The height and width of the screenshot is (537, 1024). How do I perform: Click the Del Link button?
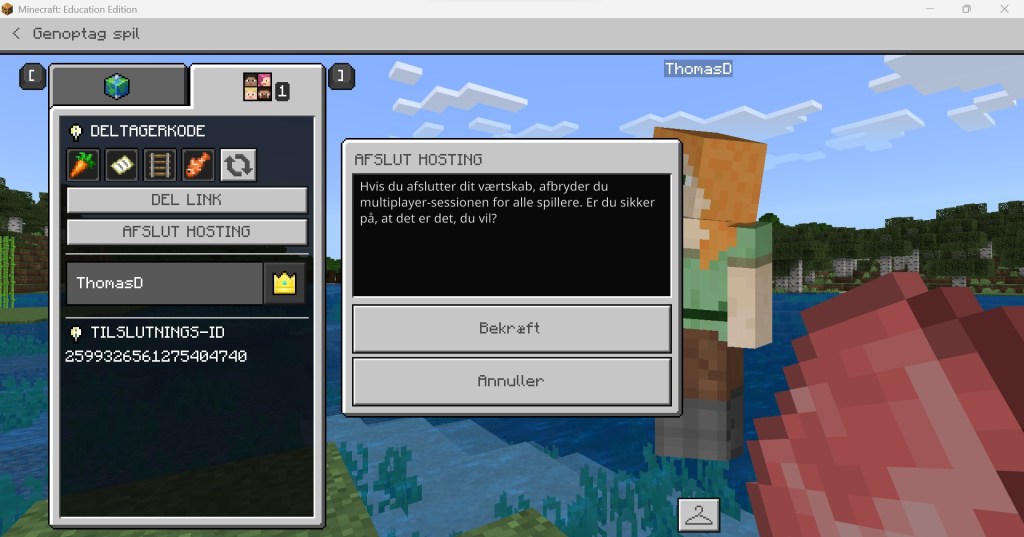tap(187, 200)
